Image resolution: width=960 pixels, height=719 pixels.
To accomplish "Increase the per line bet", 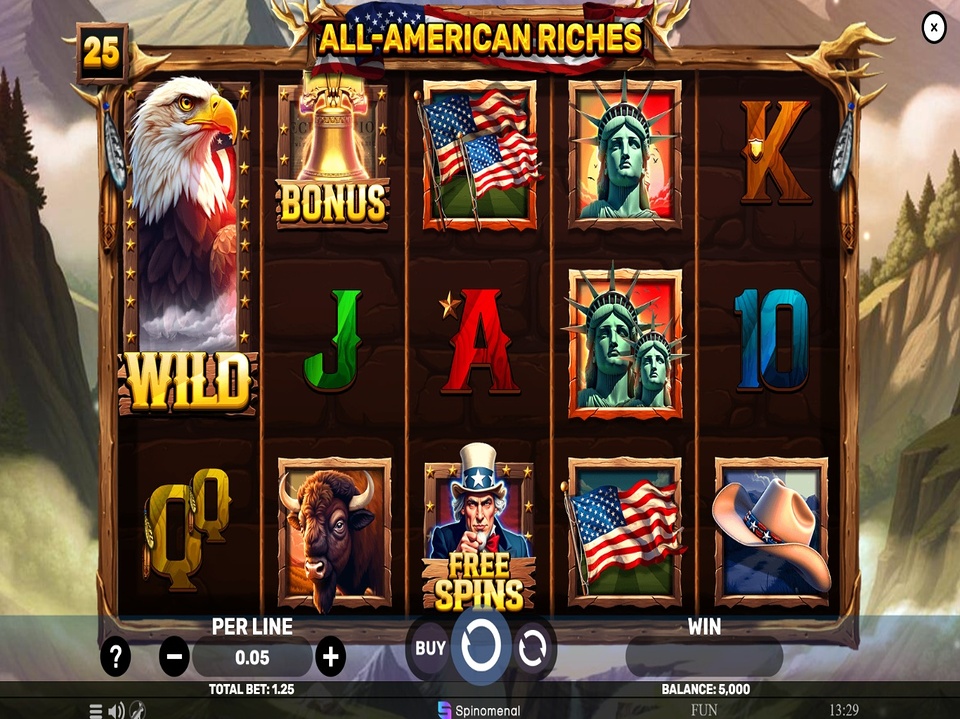I will coord(330,657).
